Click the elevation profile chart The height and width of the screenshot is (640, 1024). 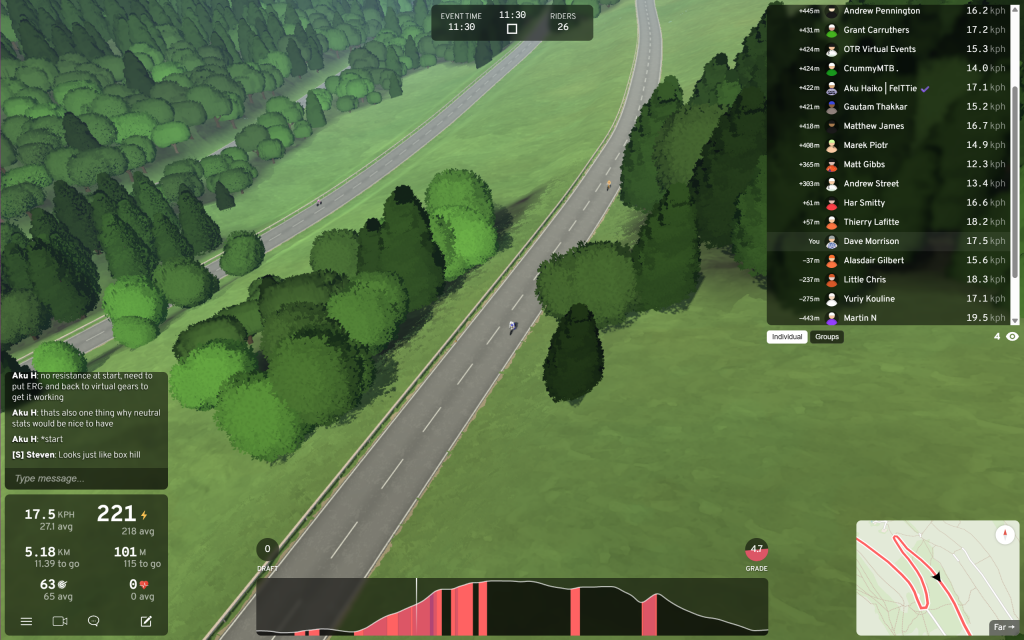[x=512, y=607]
